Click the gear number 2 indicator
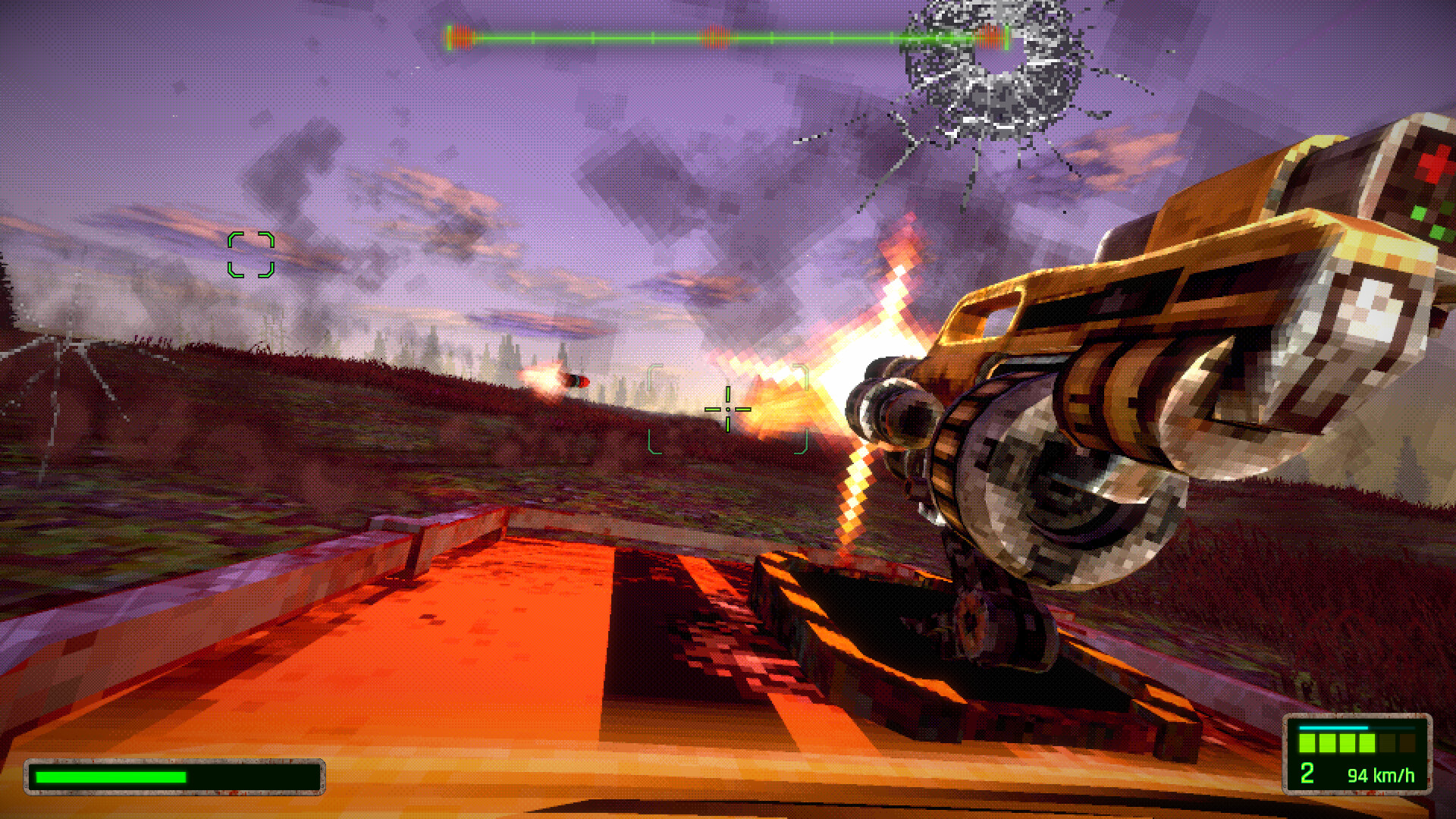The height and width of the screenshot is (819, 1456). point(1307,774)
